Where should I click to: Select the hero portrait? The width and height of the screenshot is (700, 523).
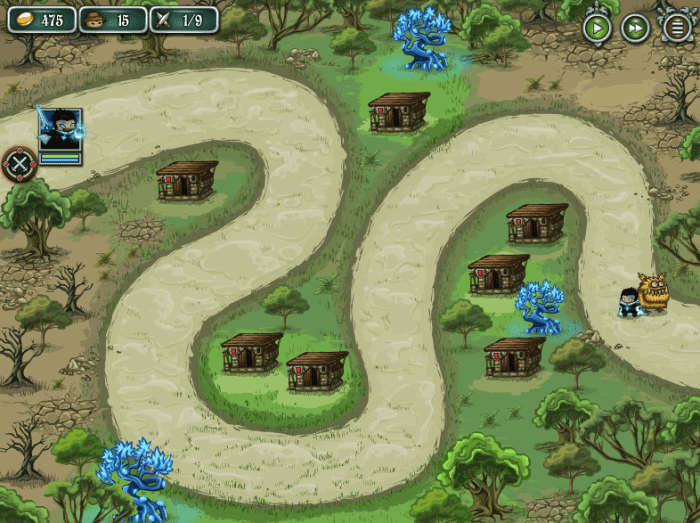(x=59, y=130)
